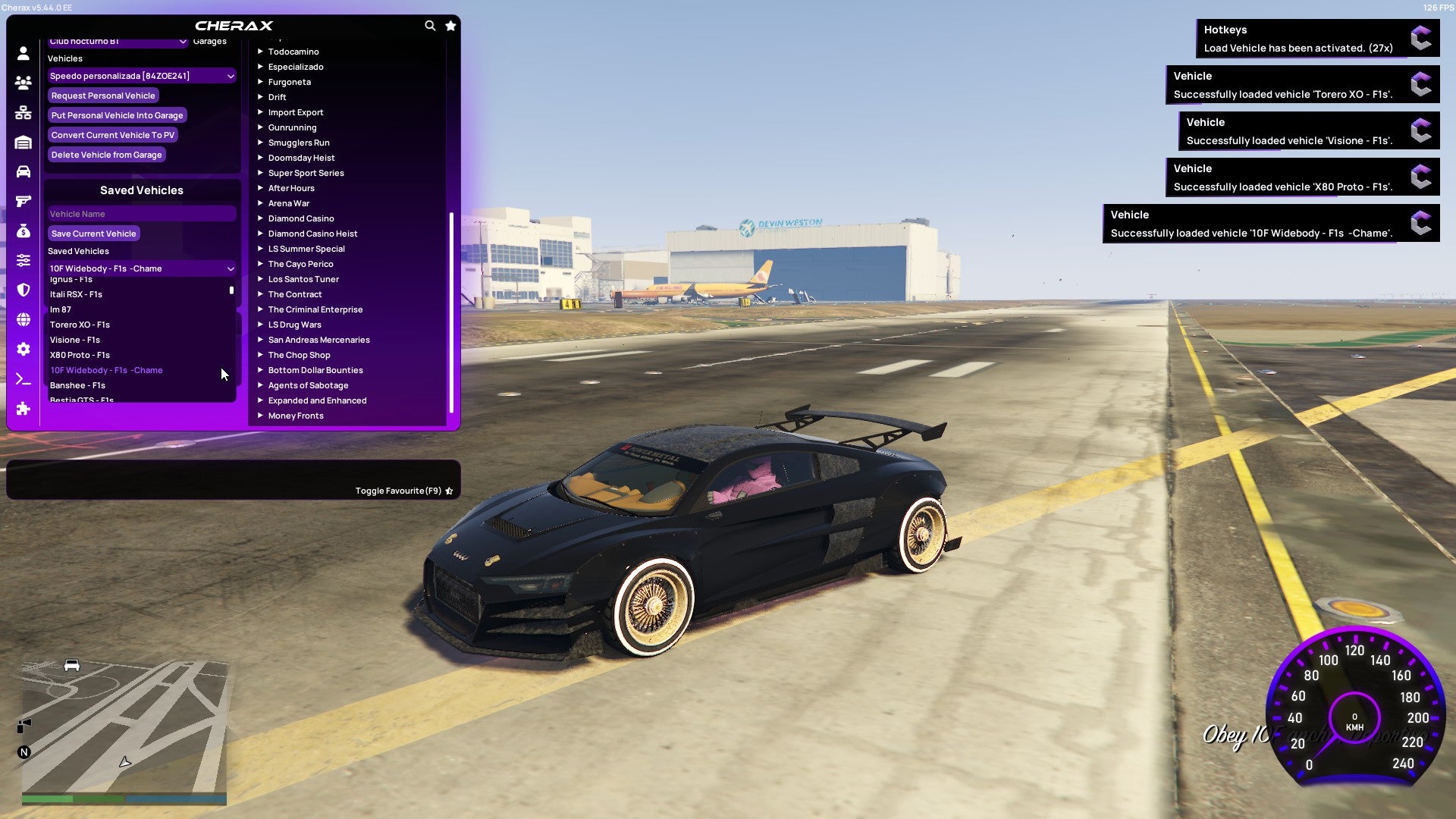Select the Online Players group icon
Viewport: 1456px width, 819px height.
coord(23,83)
